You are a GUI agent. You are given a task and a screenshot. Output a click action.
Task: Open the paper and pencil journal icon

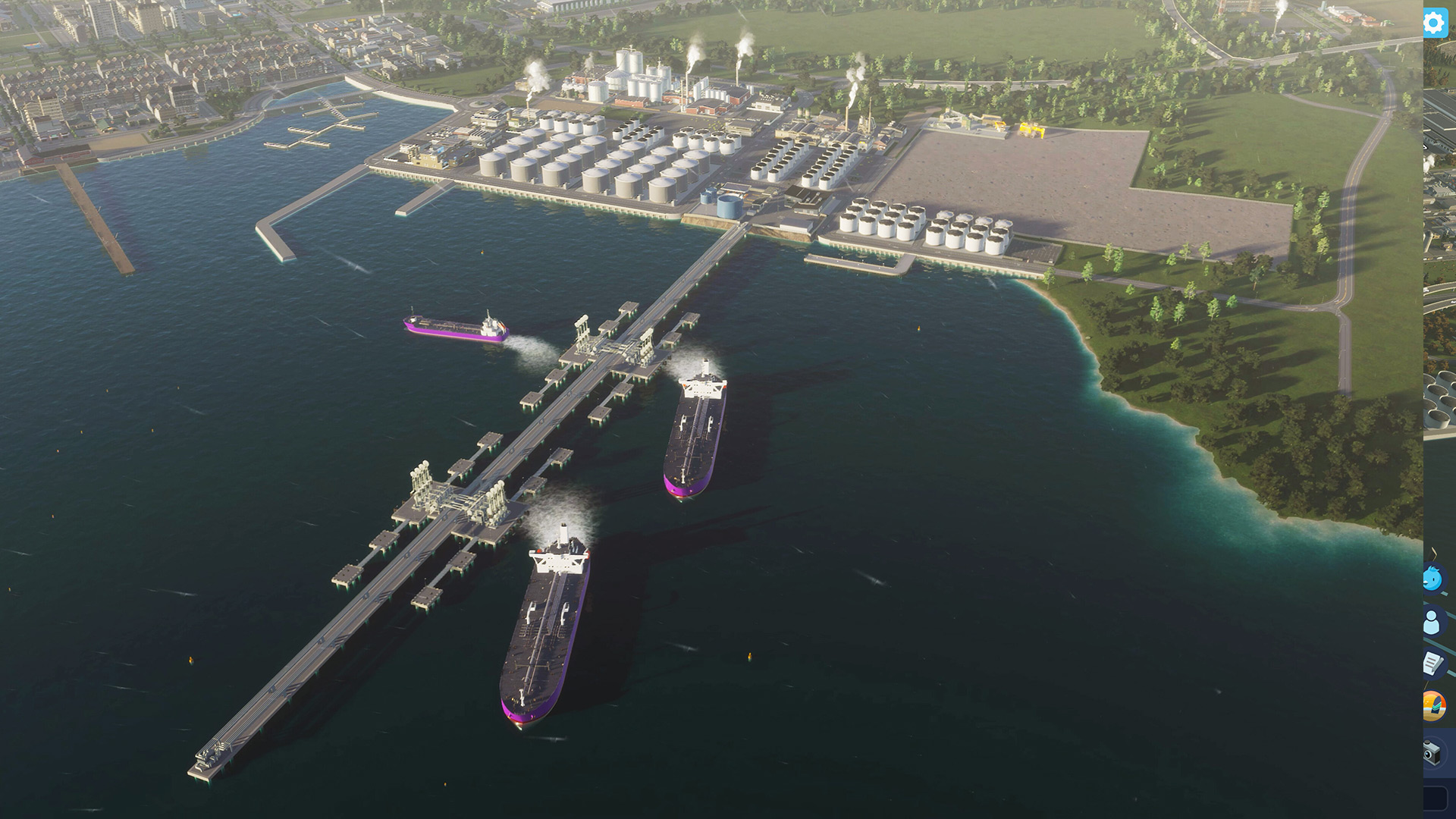(x=1432, y=664)
